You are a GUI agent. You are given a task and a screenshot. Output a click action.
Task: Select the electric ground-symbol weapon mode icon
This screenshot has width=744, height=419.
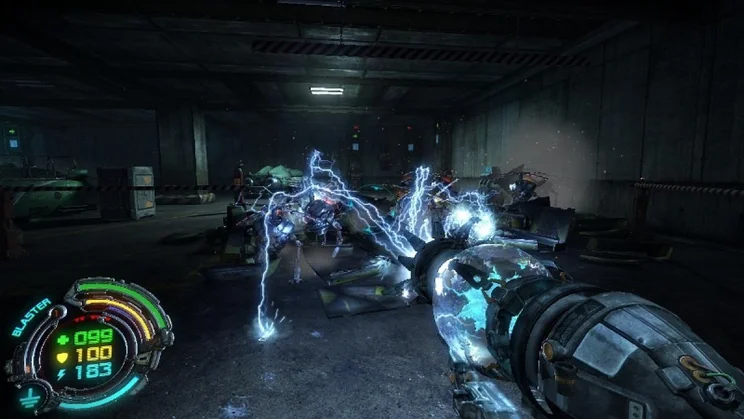point(27,397)
